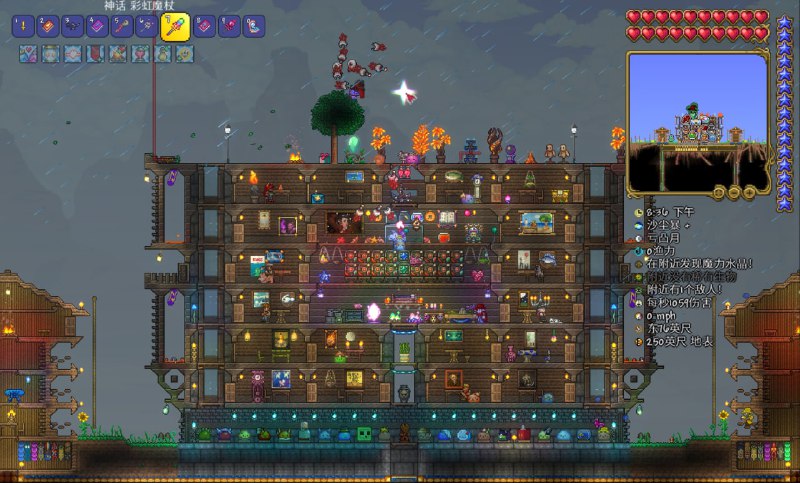Choose the dark gun in hotbar slot 3
Viewport: 800px width, 483px height.
coord(73,27)
